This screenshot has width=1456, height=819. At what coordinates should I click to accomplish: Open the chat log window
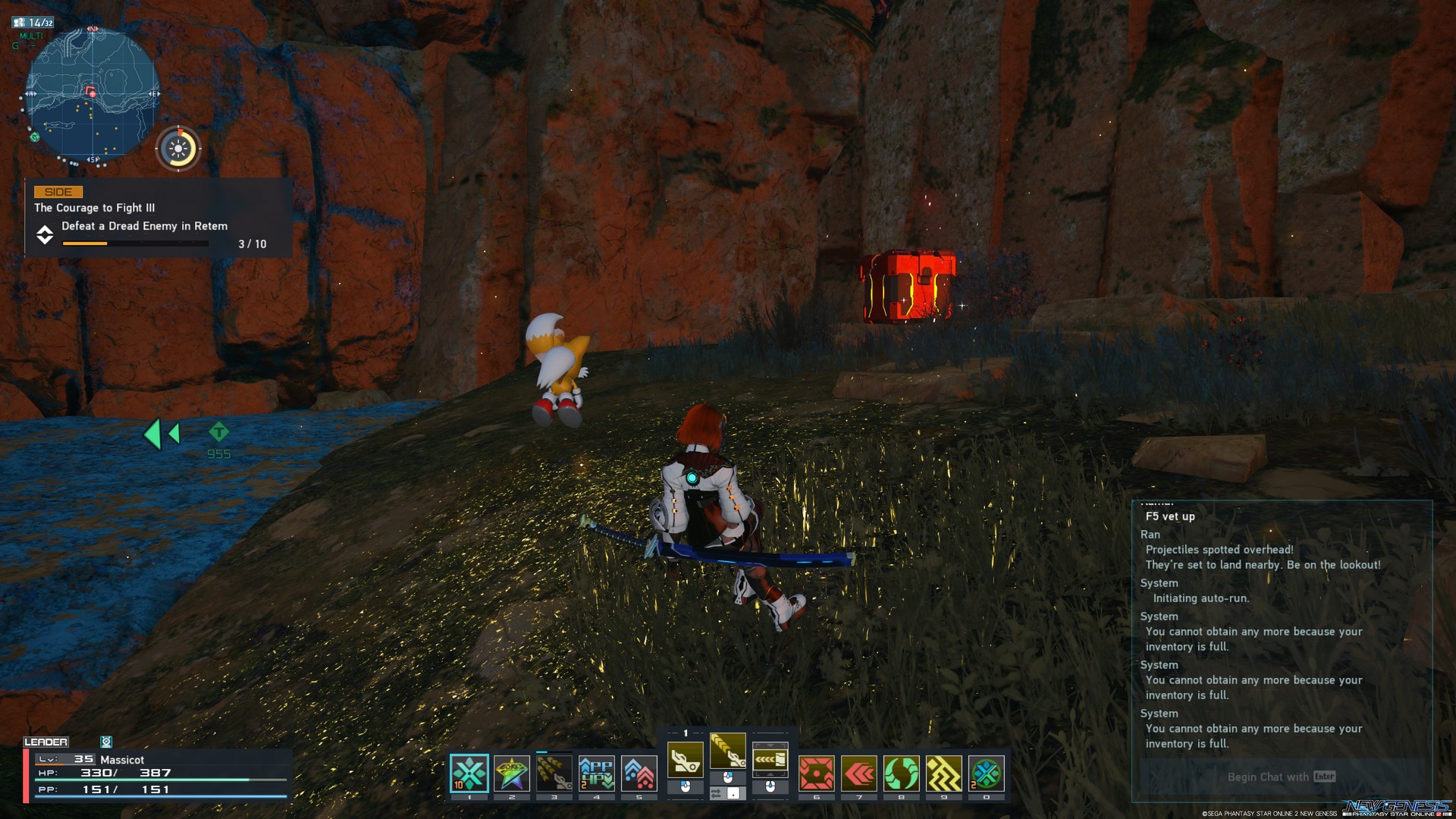click(x=1281, y=629)
